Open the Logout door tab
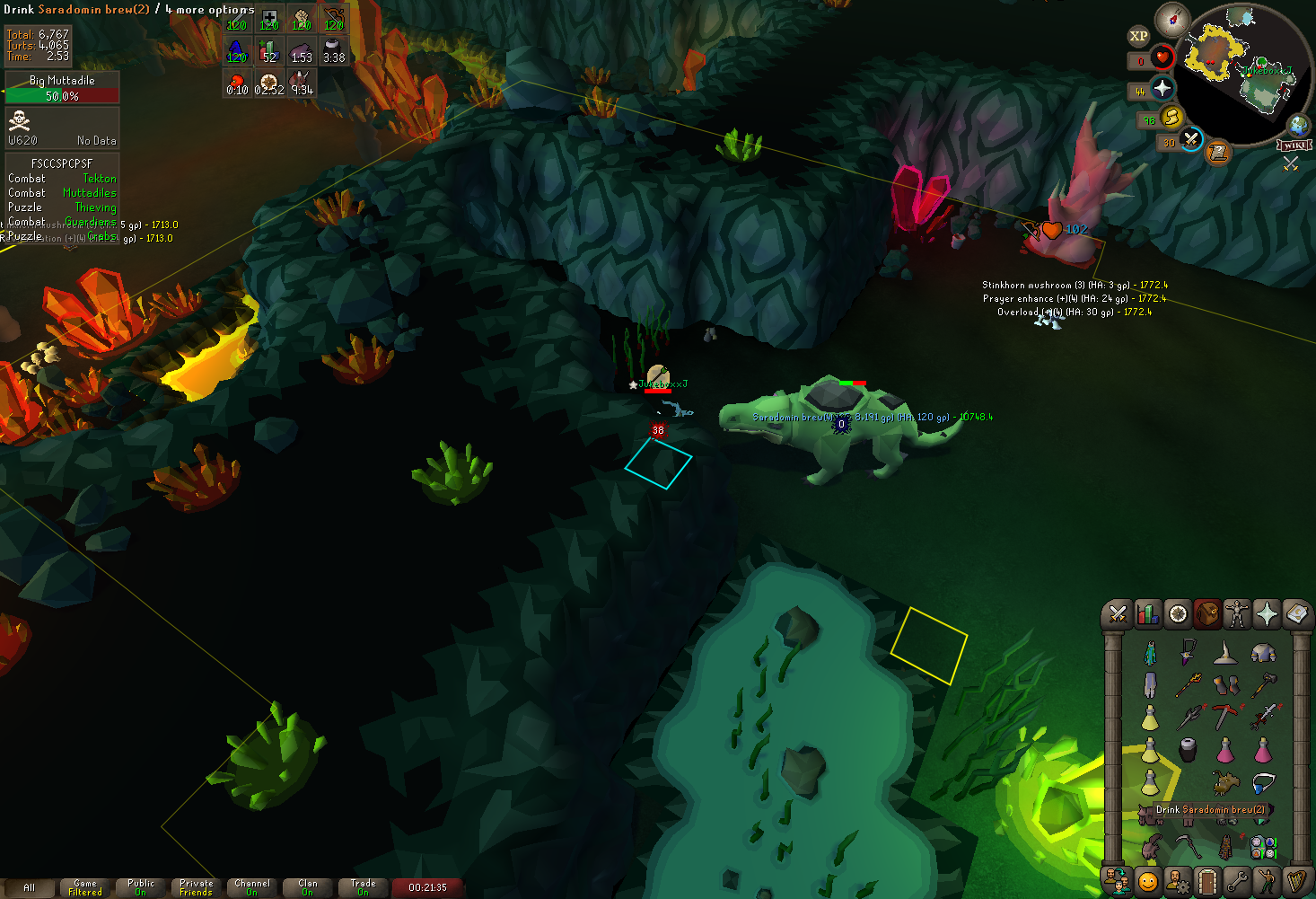 tap(1207, 881)
